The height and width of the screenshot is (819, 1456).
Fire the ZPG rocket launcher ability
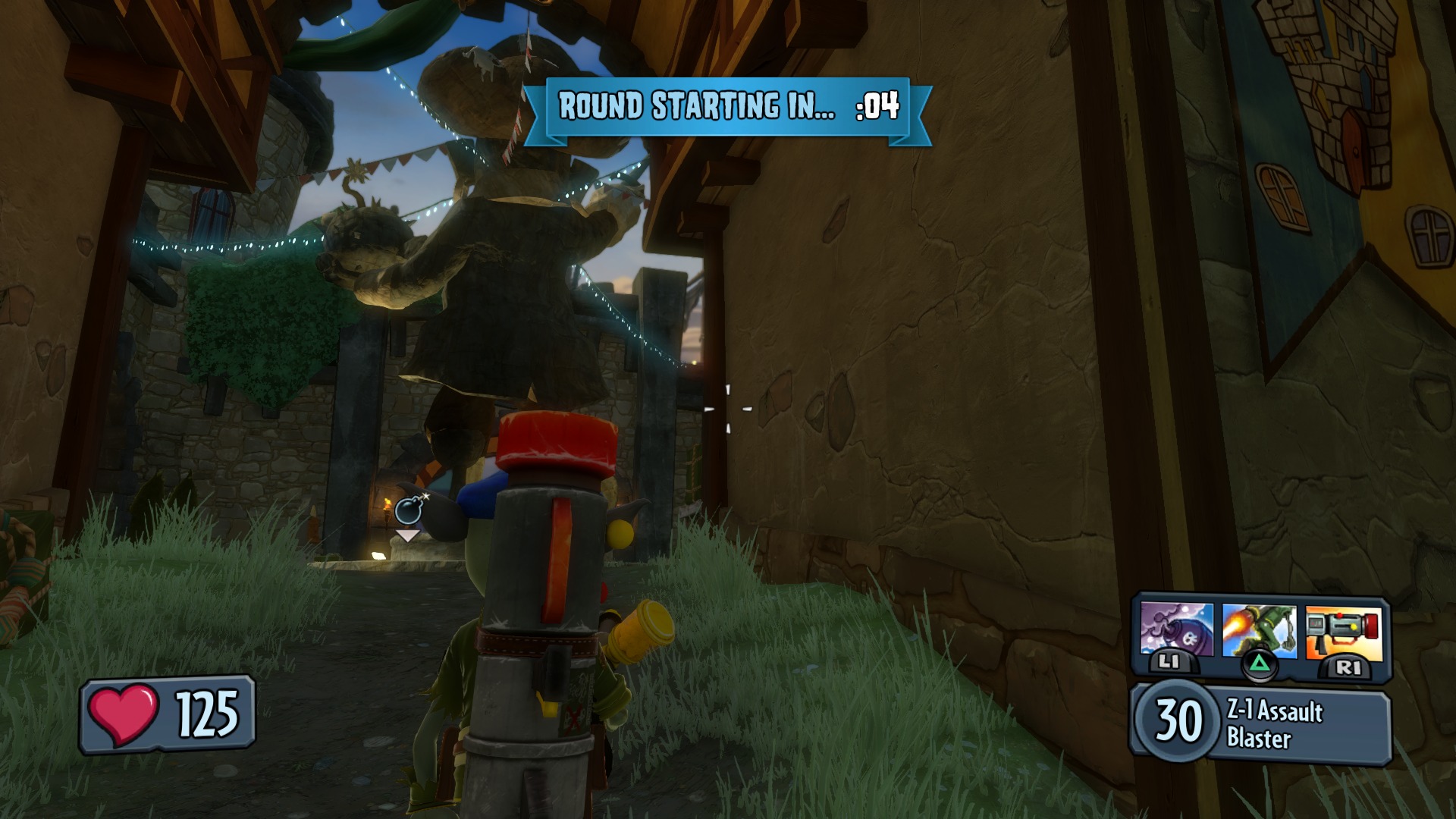(x=1343, y=631)
